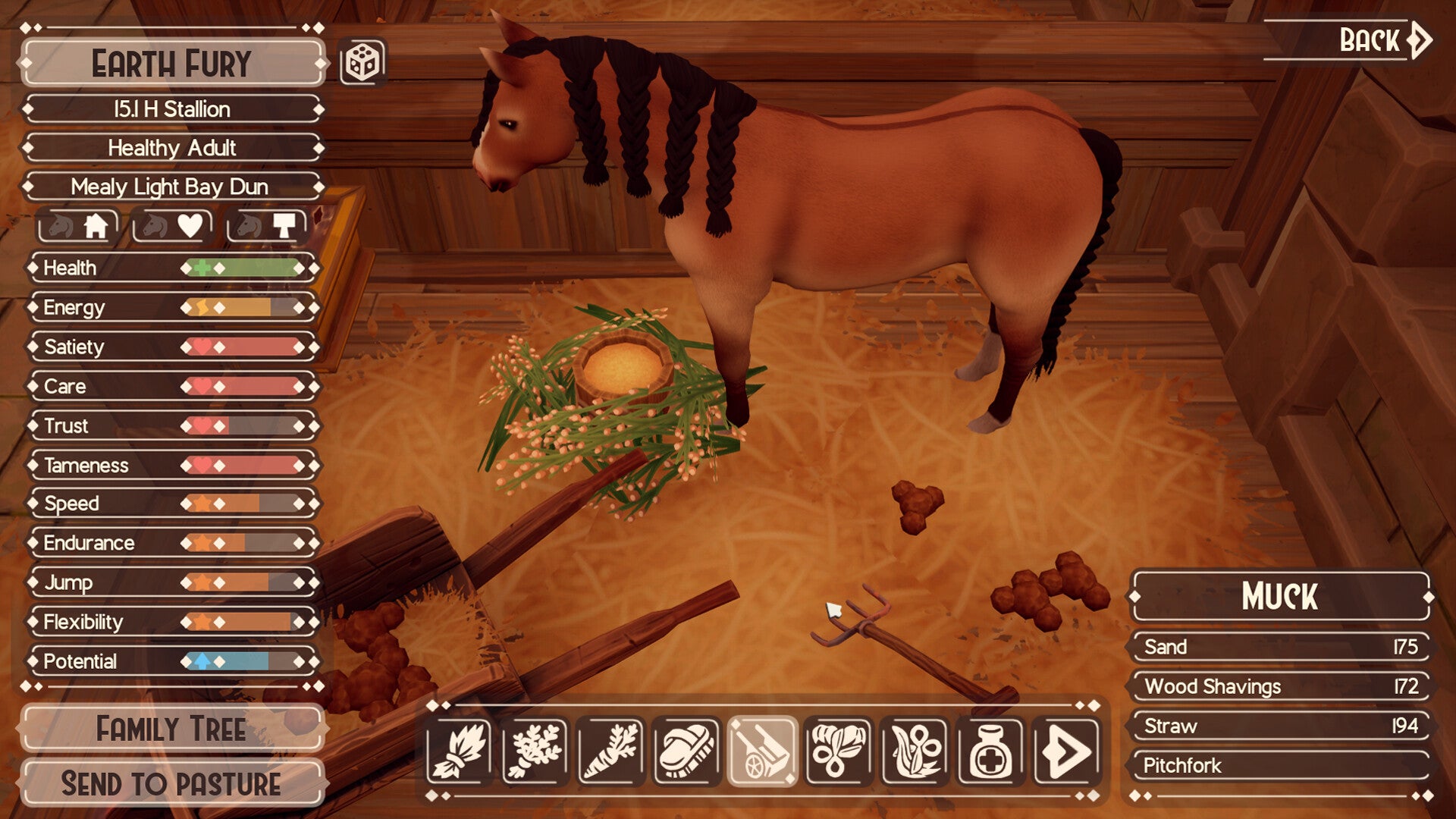
Task: Choose Sand bedding from the Muck list
Action: 1280,647
